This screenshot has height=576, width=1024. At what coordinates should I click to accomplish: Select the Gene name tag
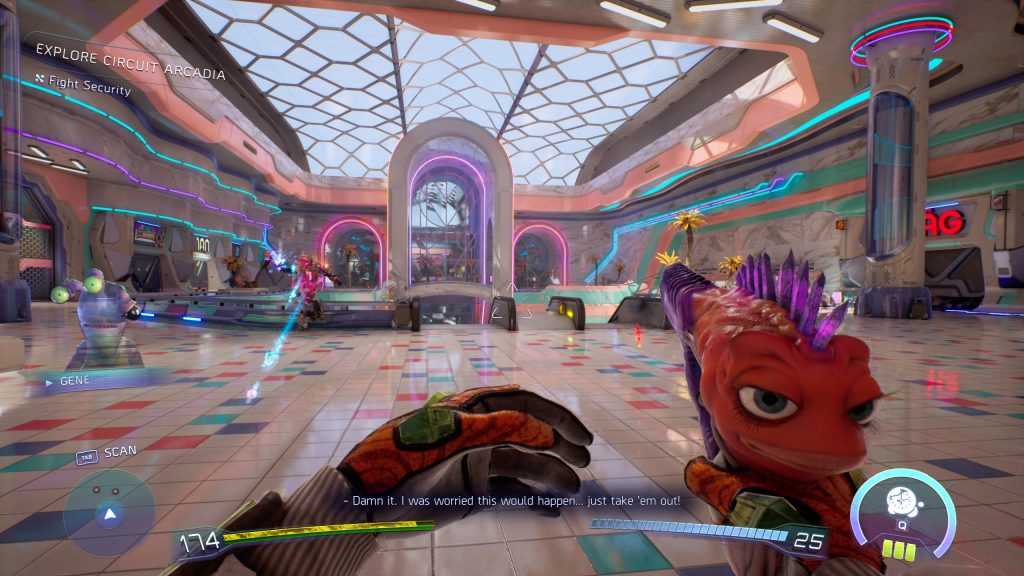click(x=75, y=381)
